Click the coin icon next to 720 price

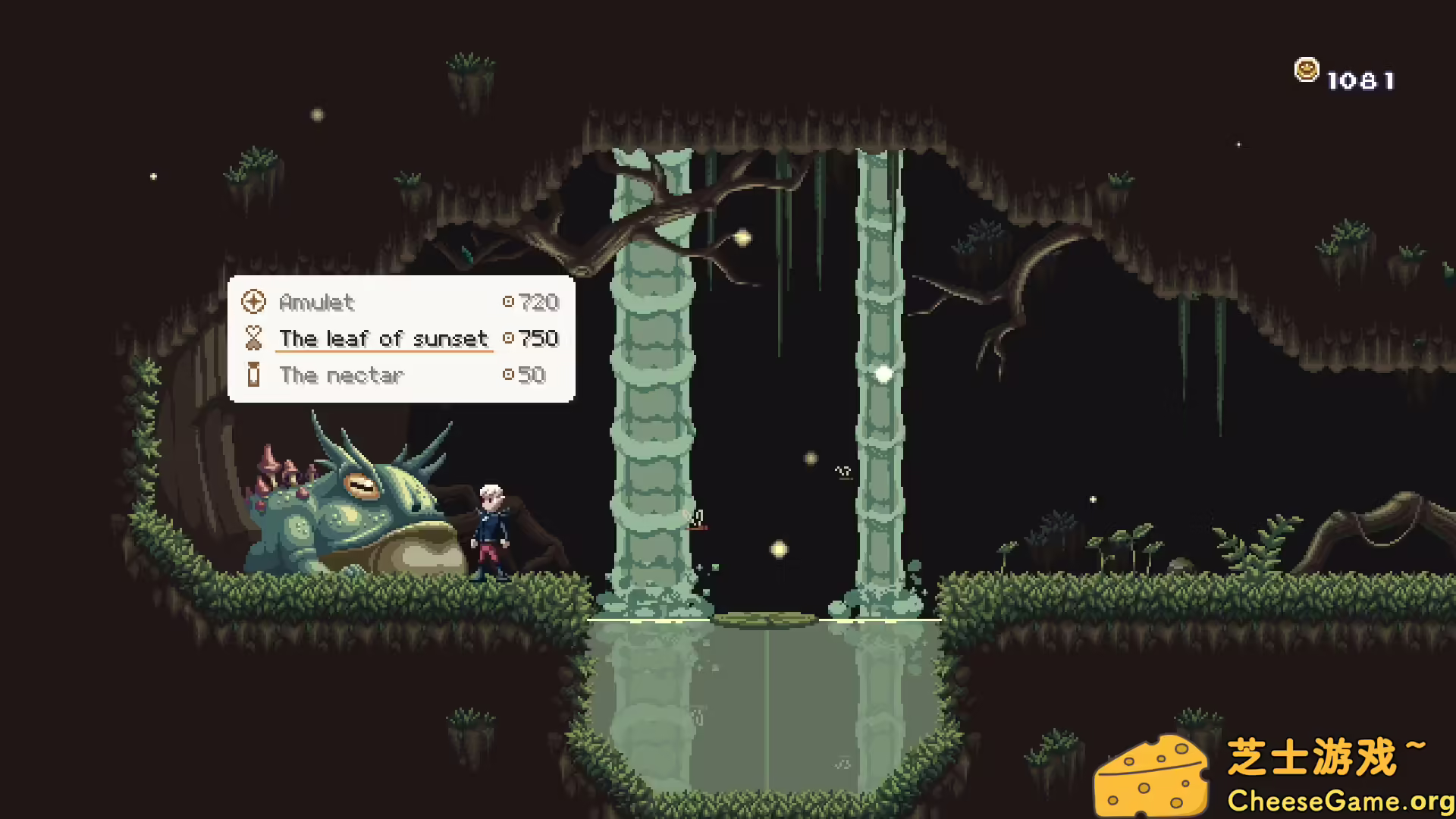[x=508, y=301]
